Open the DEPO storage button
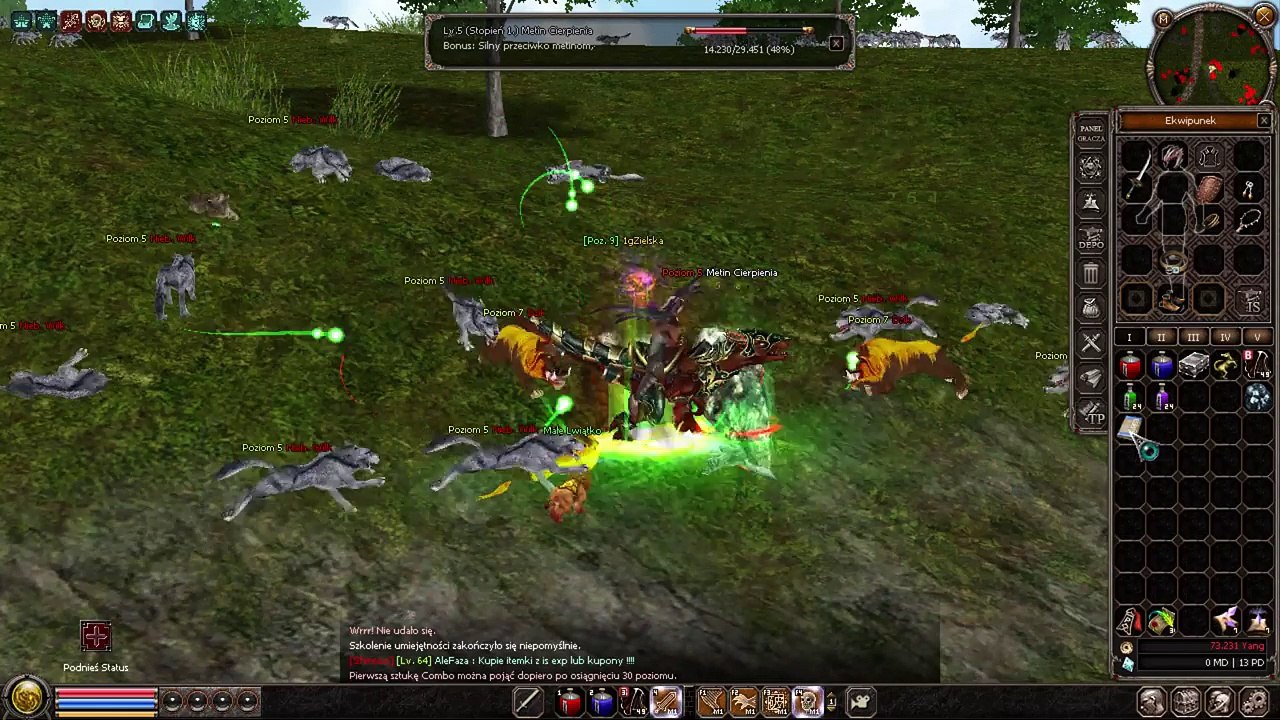Viewport: 1280px width, 720px height. pyautogui.click(x=1091, y=239)
